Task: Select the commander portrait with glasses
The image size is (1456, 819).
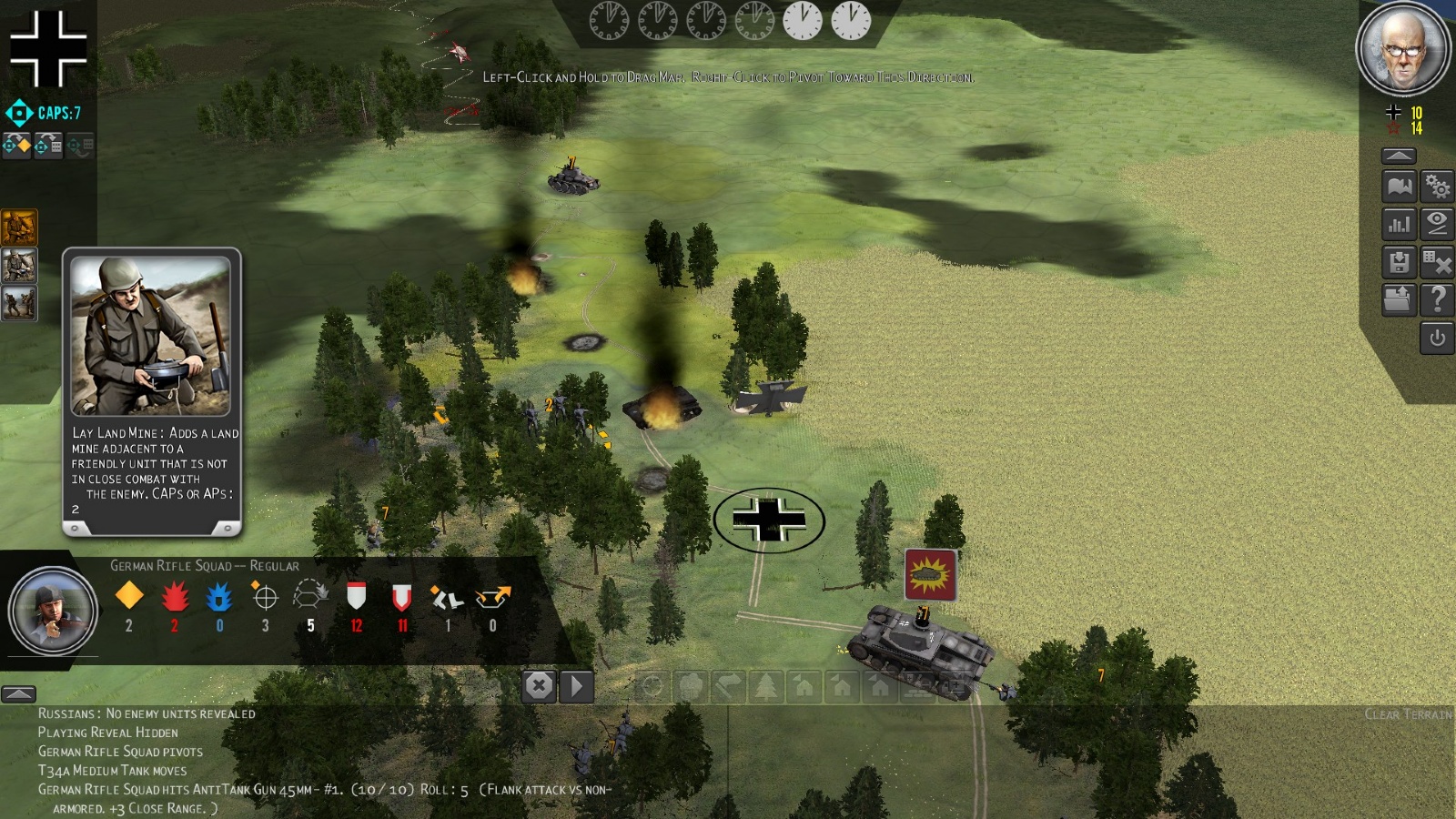Action: pyautogui.click(x=1402, y=49)
